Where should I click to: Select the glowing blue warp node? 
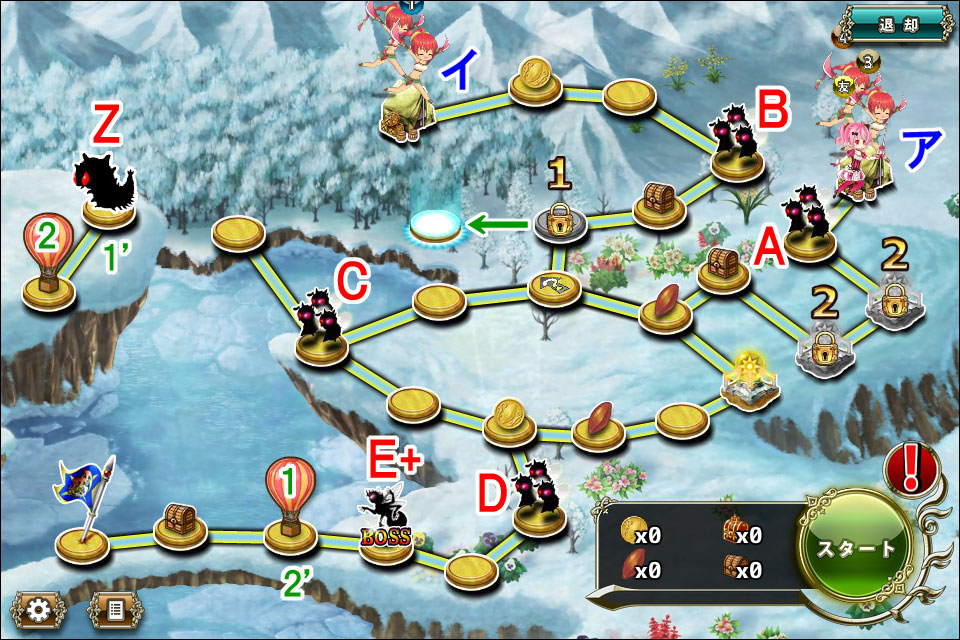click(x=436, y=226)
